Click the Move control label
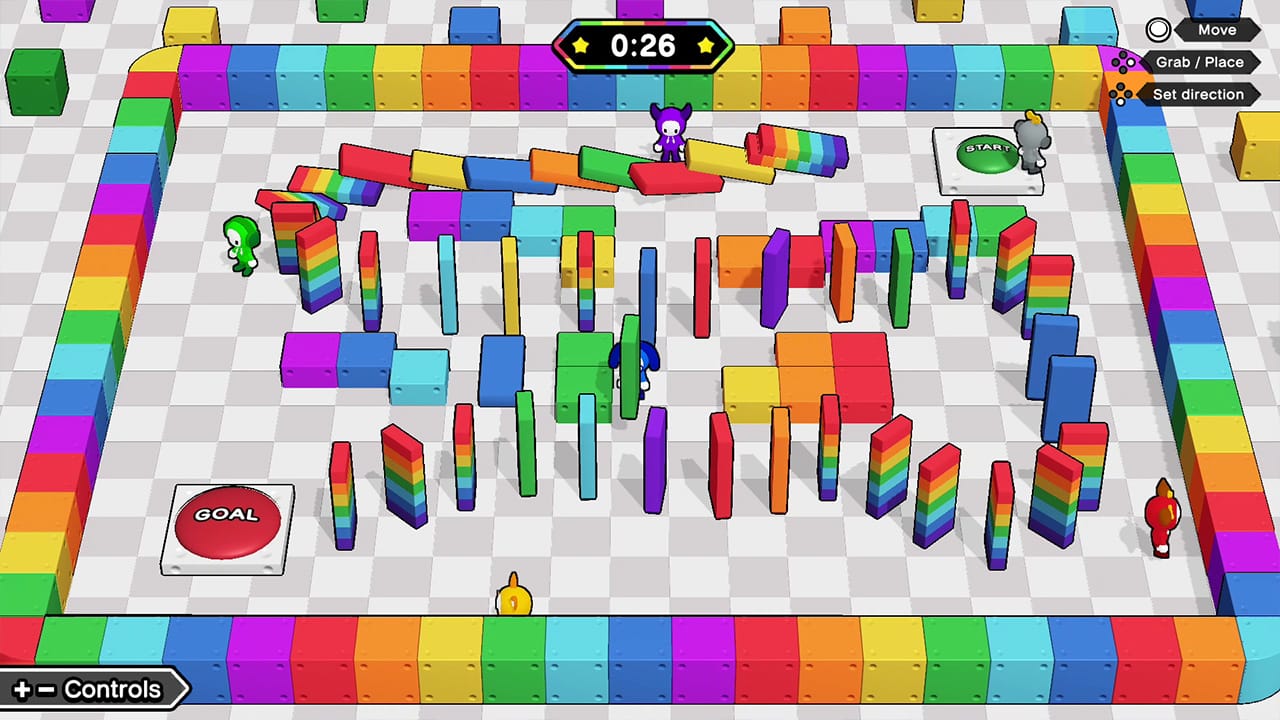Viewport: 1280px width, 720px height. tap(1216, 29)
